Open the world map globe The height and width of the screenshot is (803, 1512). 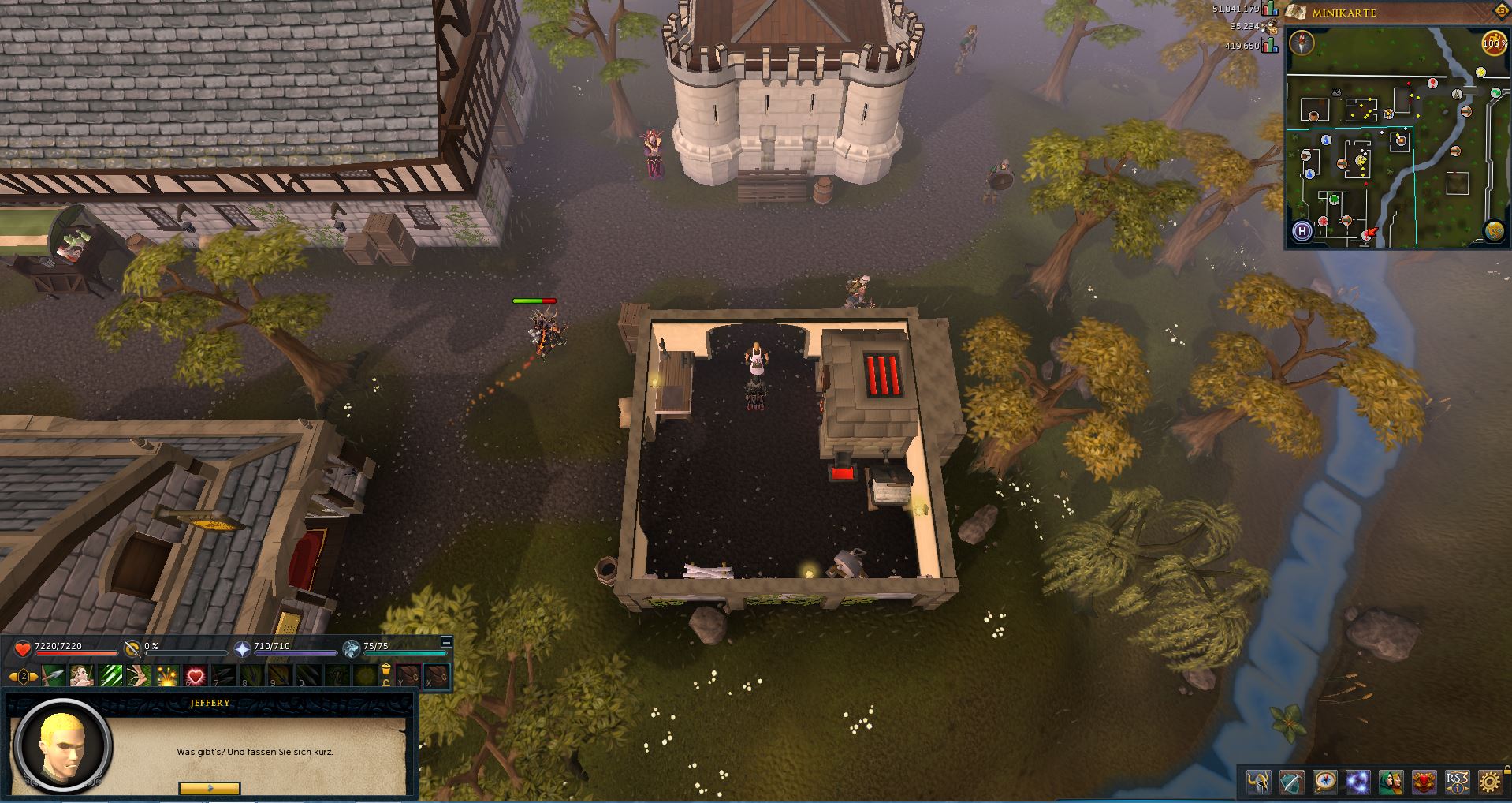[1493, 231]
